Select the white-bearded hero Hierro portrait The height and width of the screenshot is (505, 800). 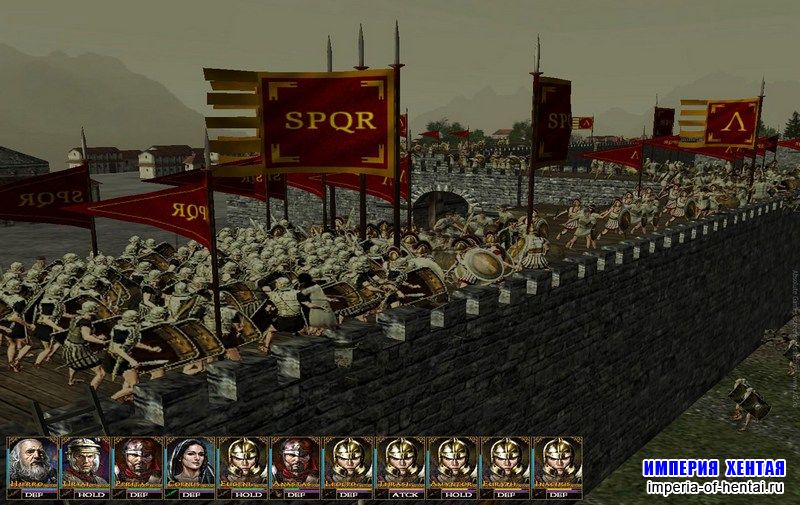(x=33, y=461)
